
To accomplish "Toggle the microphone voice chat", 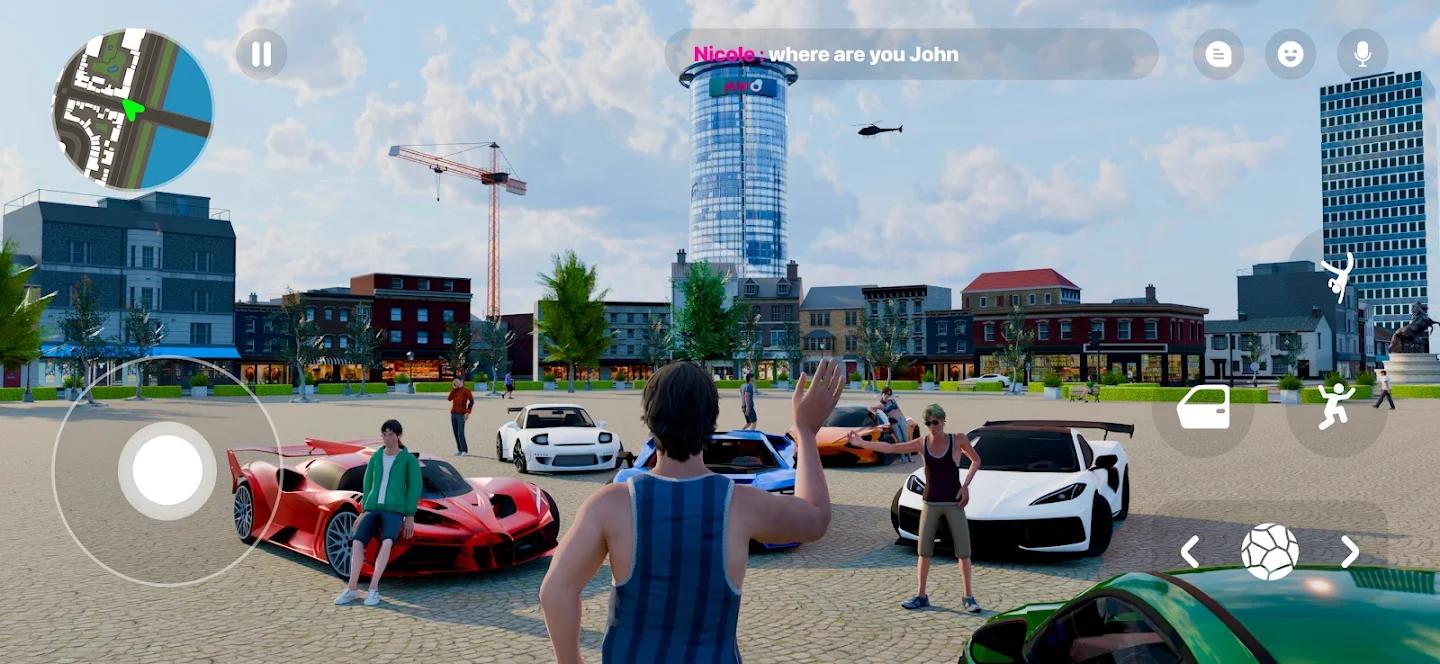I will [1362, 54].
